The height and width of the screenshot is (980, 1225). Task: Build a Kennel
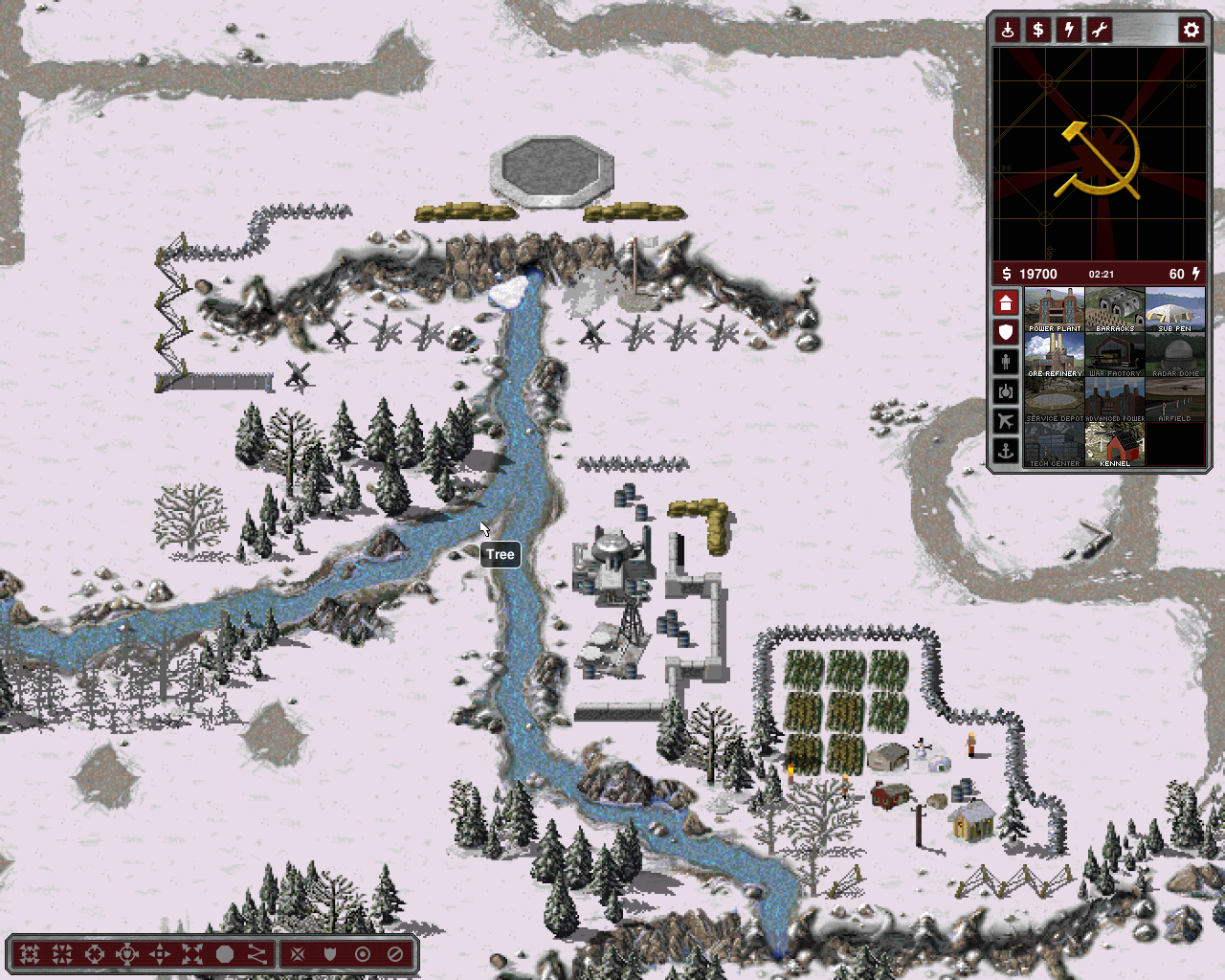(1115, 445)
